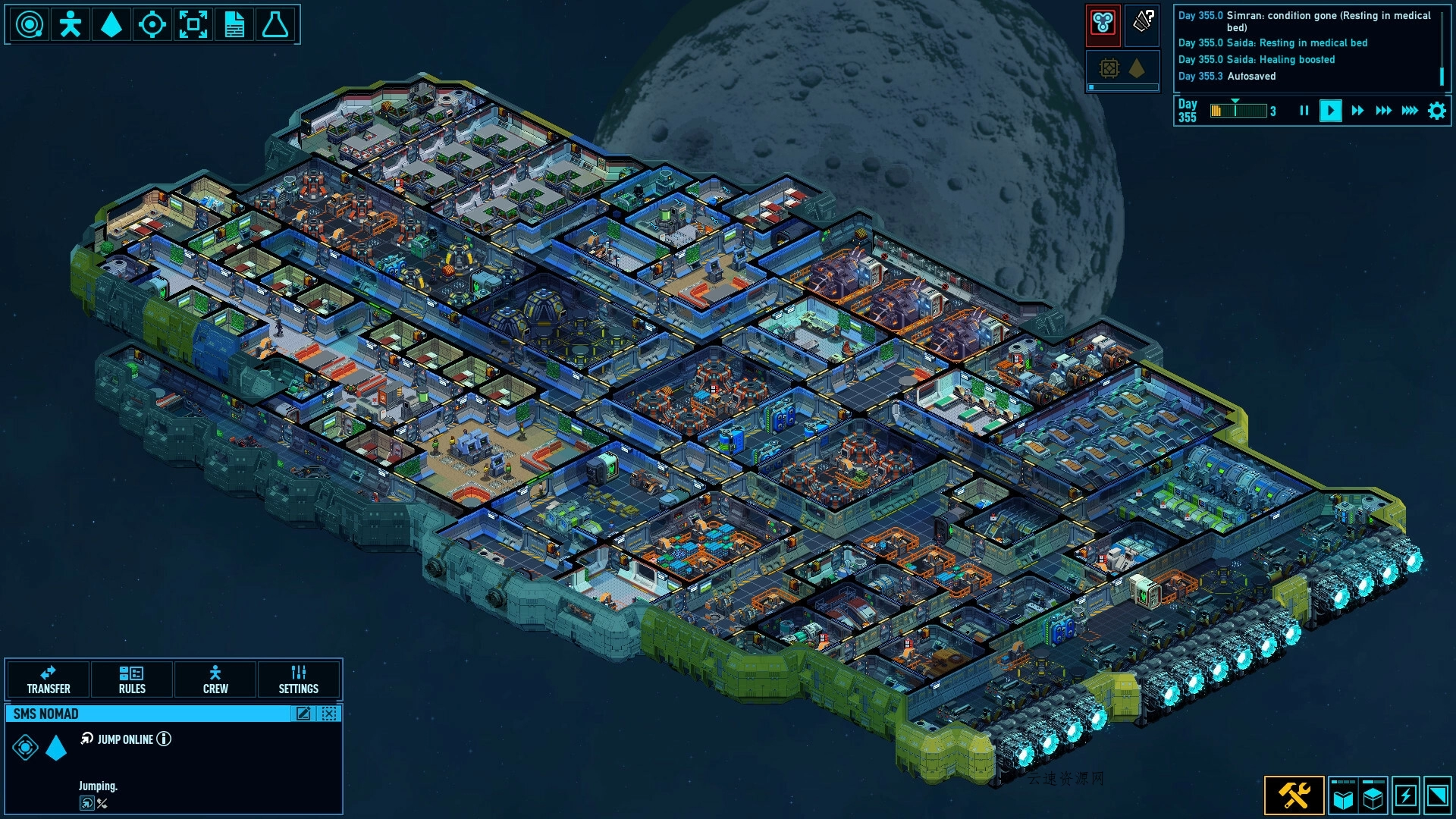Set double fast-forward speed
The height and width of the screenshot is (819, 1456).
click(x=1357, y=111)
